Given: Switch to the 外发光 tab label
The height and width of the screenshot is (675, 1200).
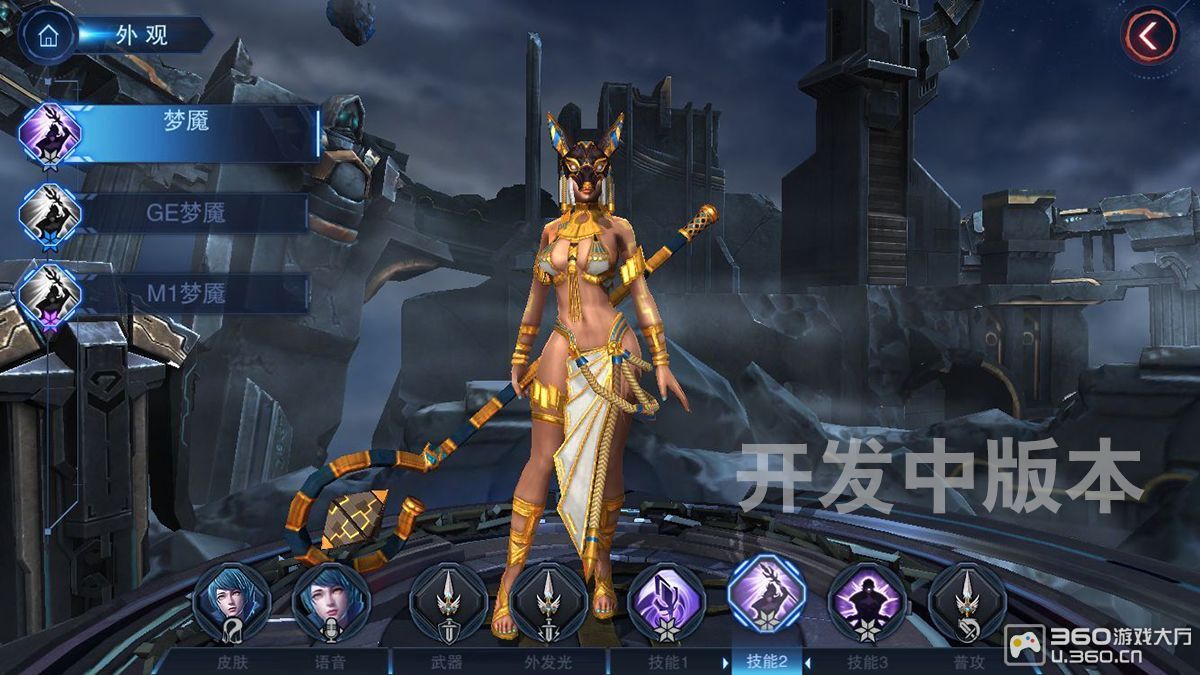Looking at the screenshot, I should pos(547,661).
